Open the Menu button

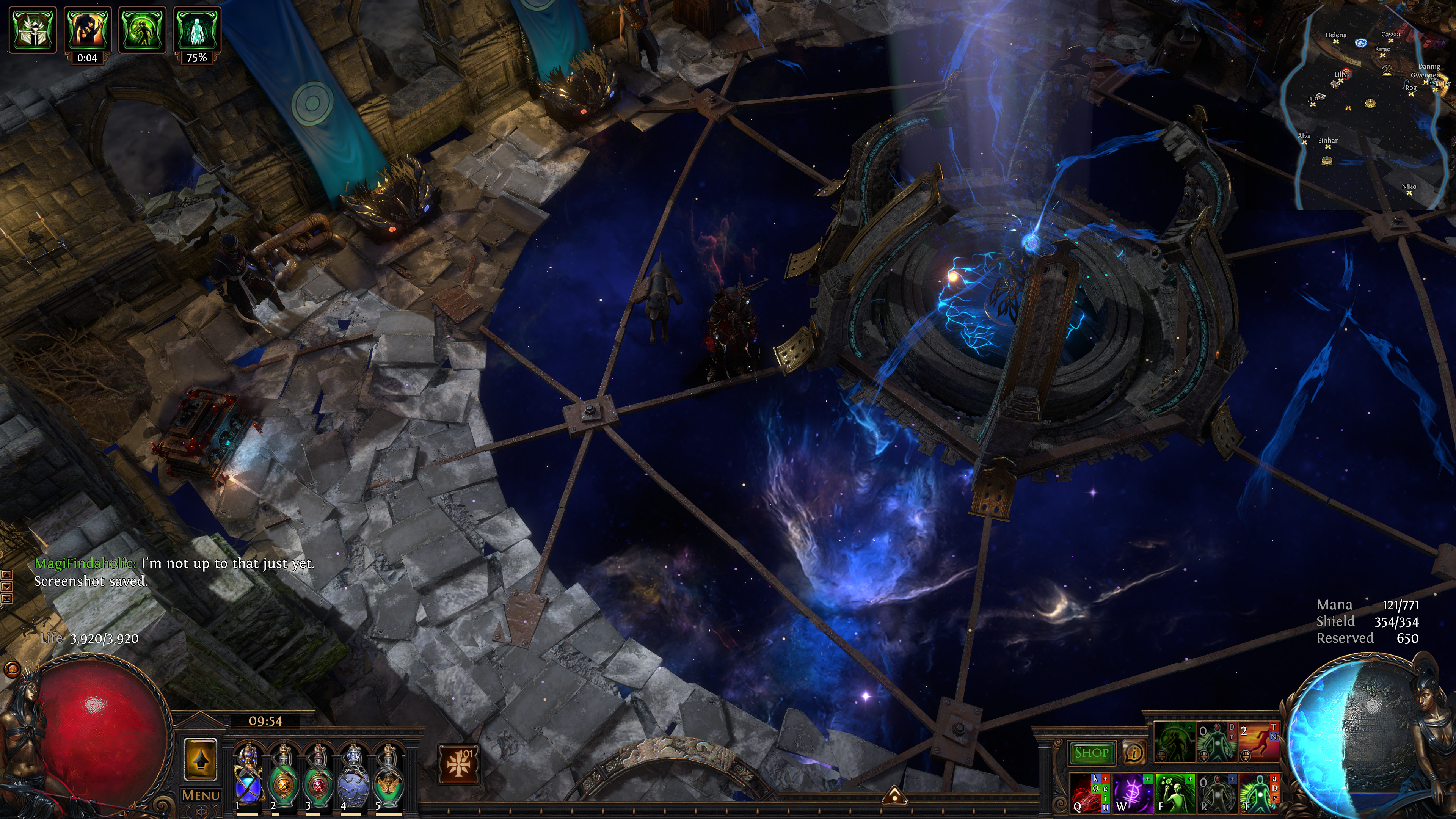pos(201,795)
